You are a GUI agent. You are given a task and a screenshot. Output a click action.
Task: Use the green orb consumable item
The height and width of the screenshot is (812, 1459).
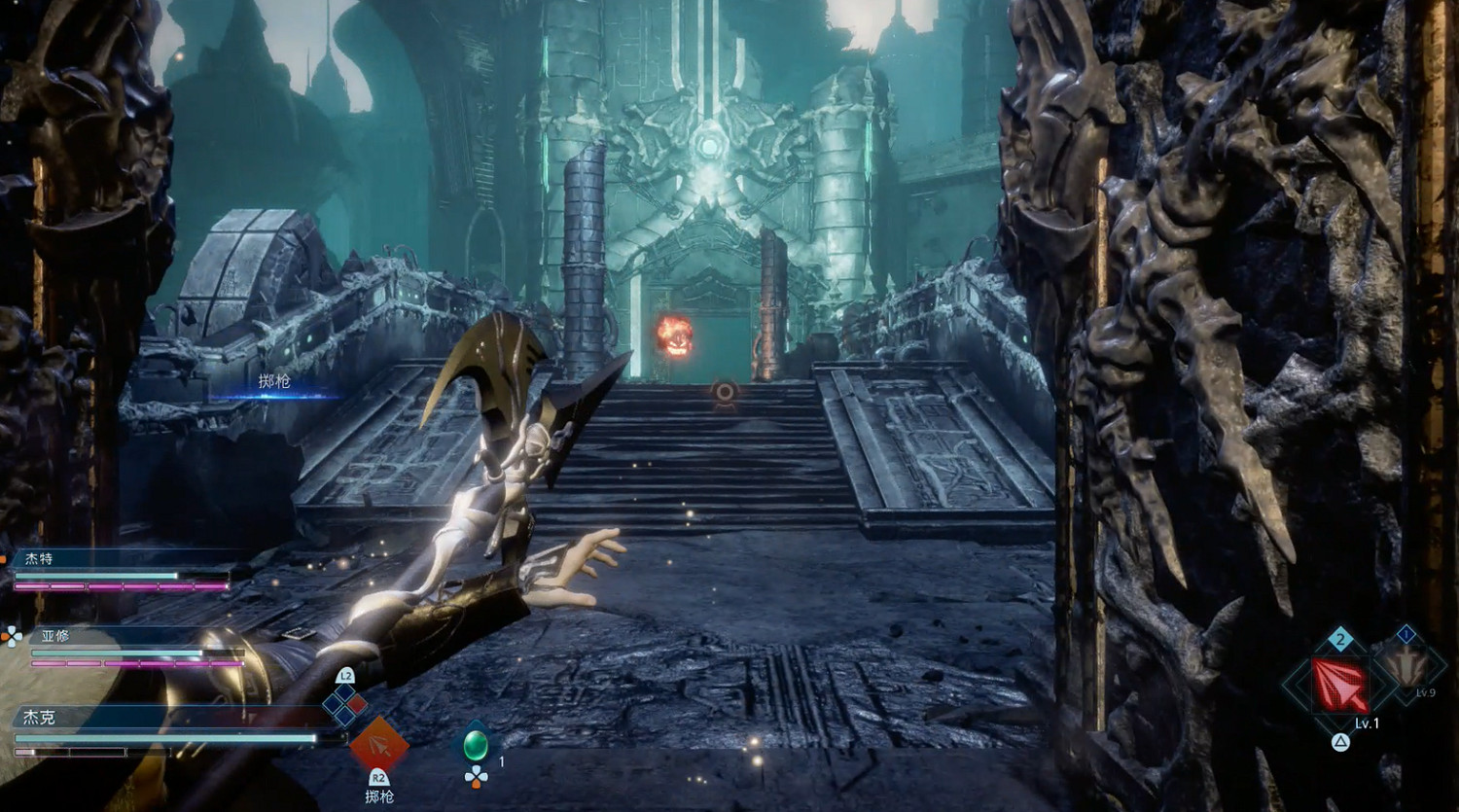[476, 745]
